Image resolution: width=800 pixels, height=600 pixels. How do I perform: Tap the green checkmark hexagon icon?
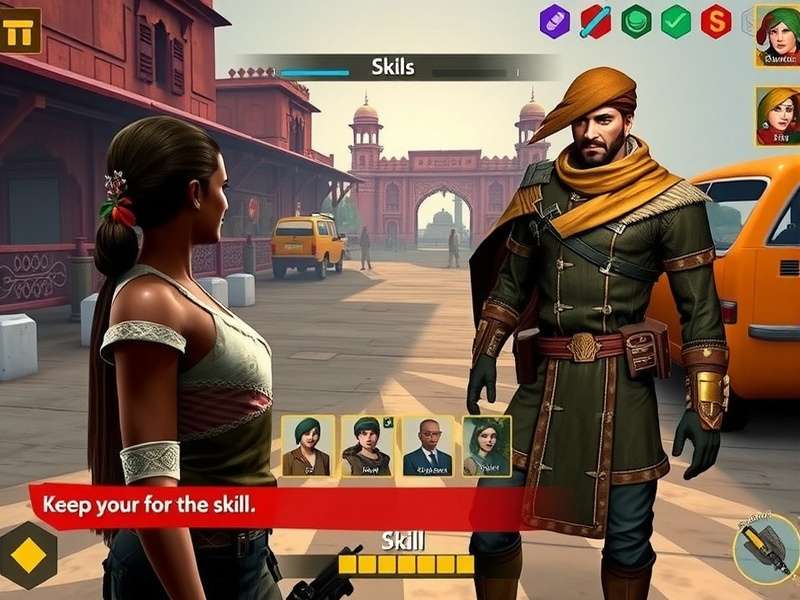tap(676, 21)
